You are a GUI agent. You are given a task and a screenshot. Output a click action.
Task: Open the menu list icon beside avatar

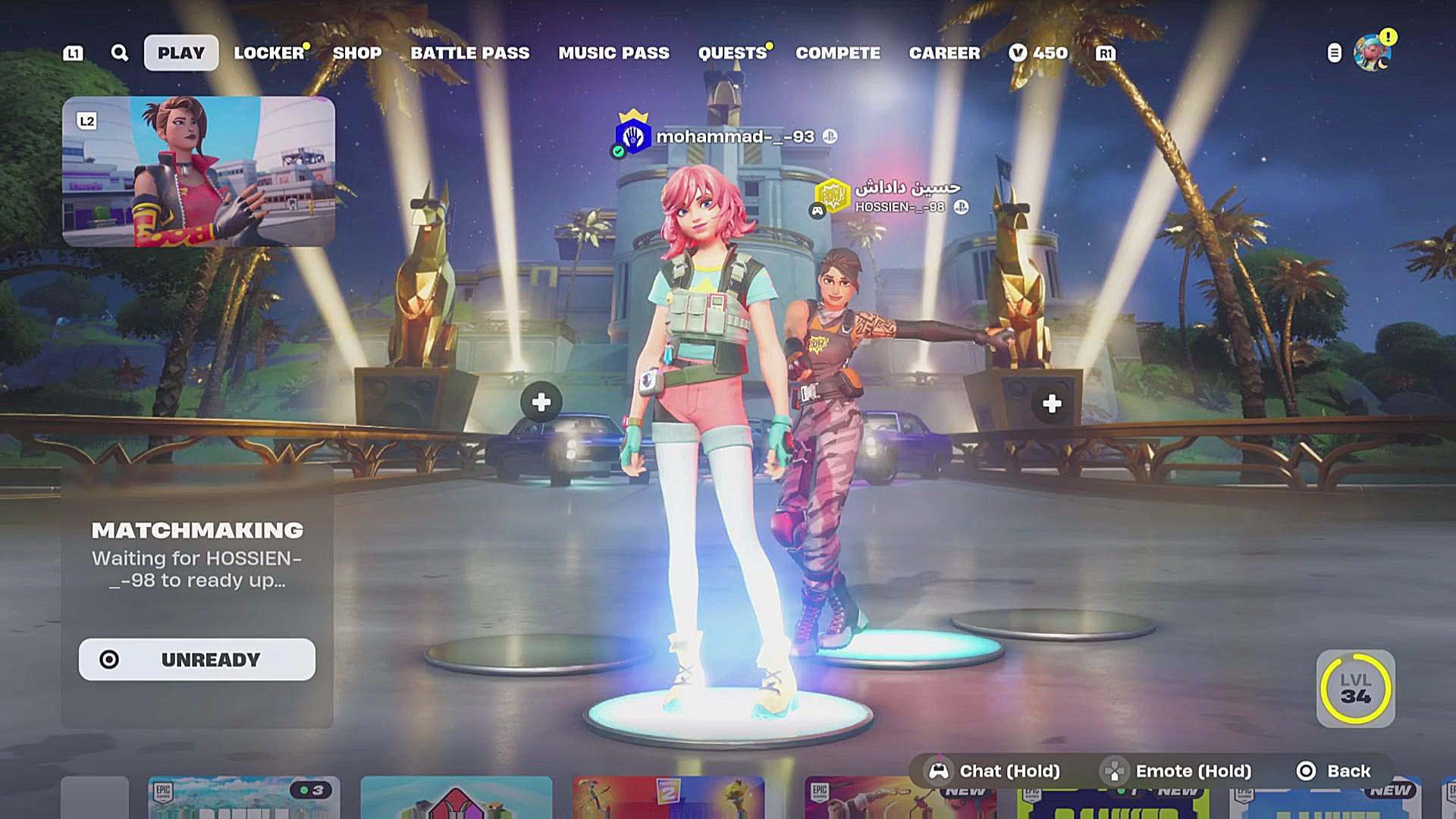coord(1335,53)
